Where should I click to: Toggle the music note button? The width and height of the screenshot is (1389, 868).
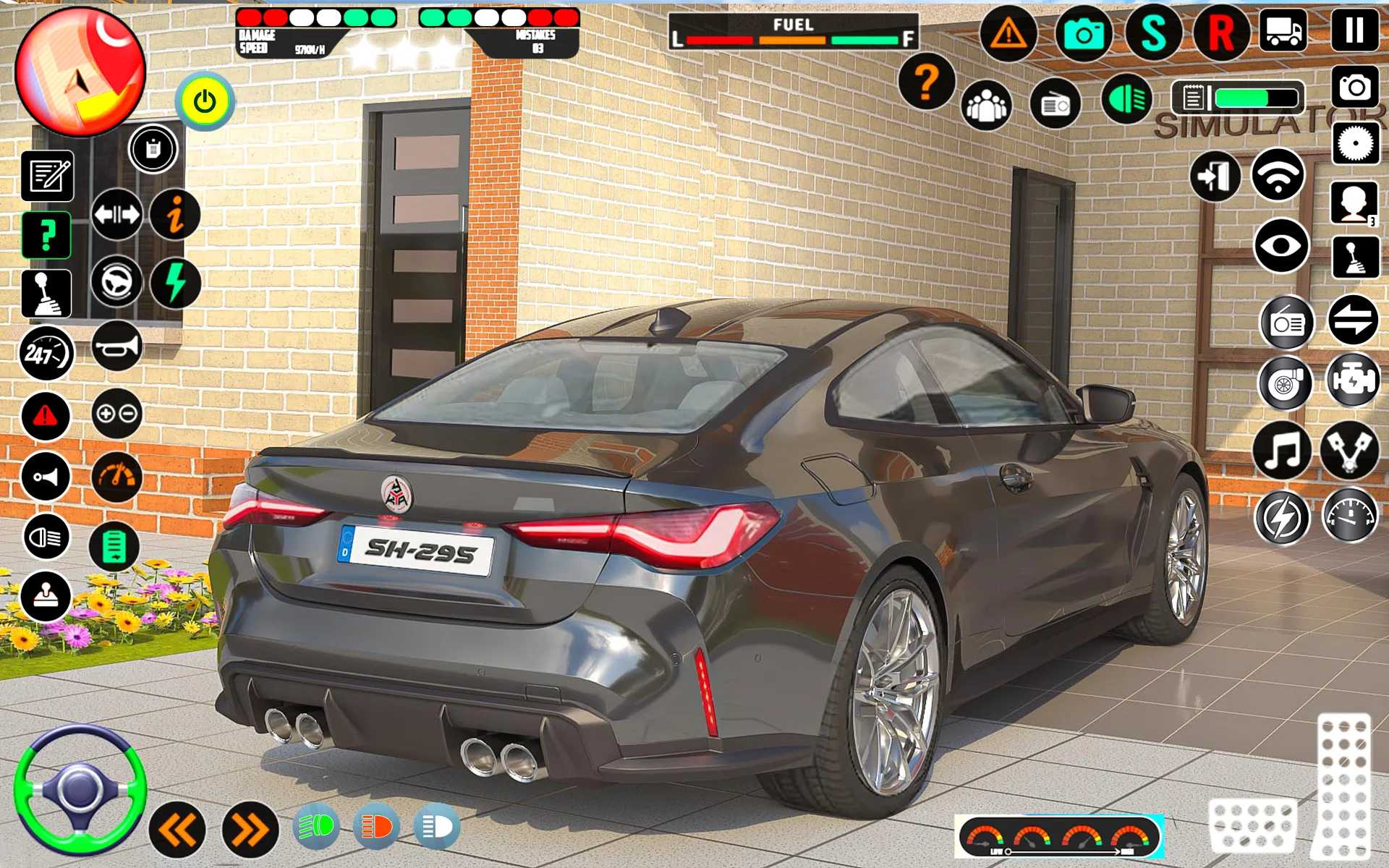pos(1281,451)
